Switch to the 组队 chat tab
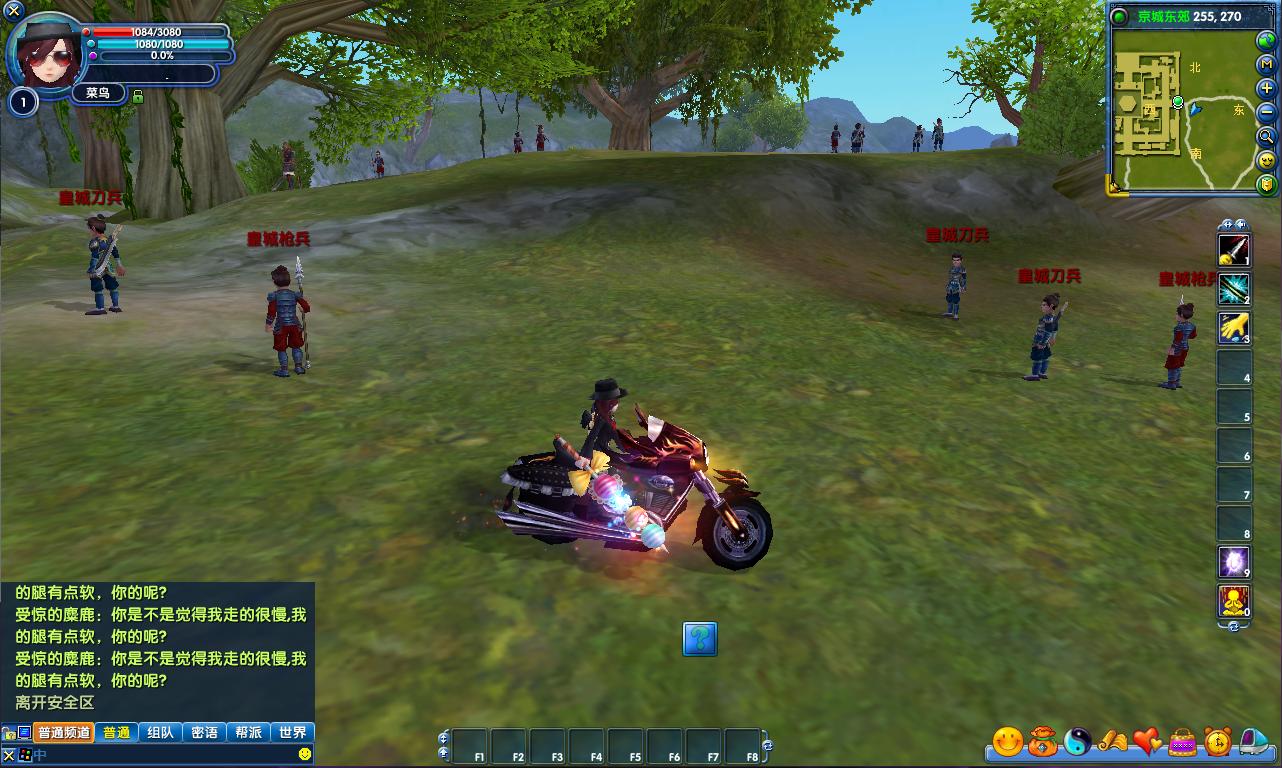Viewport: 1282px width, 768px height. pos(160,732)
